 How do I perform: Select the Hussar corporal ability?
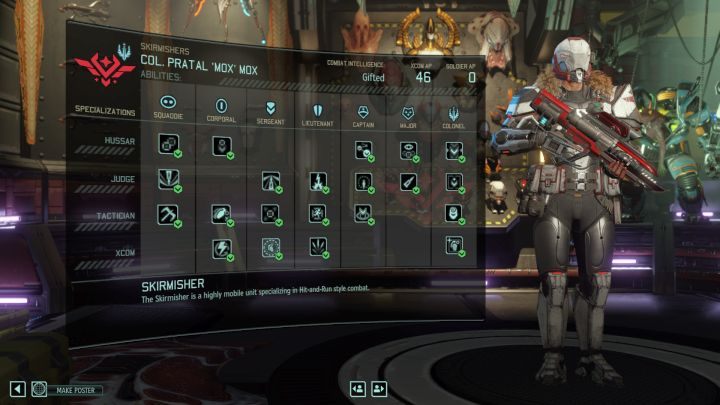coord(220,149)
